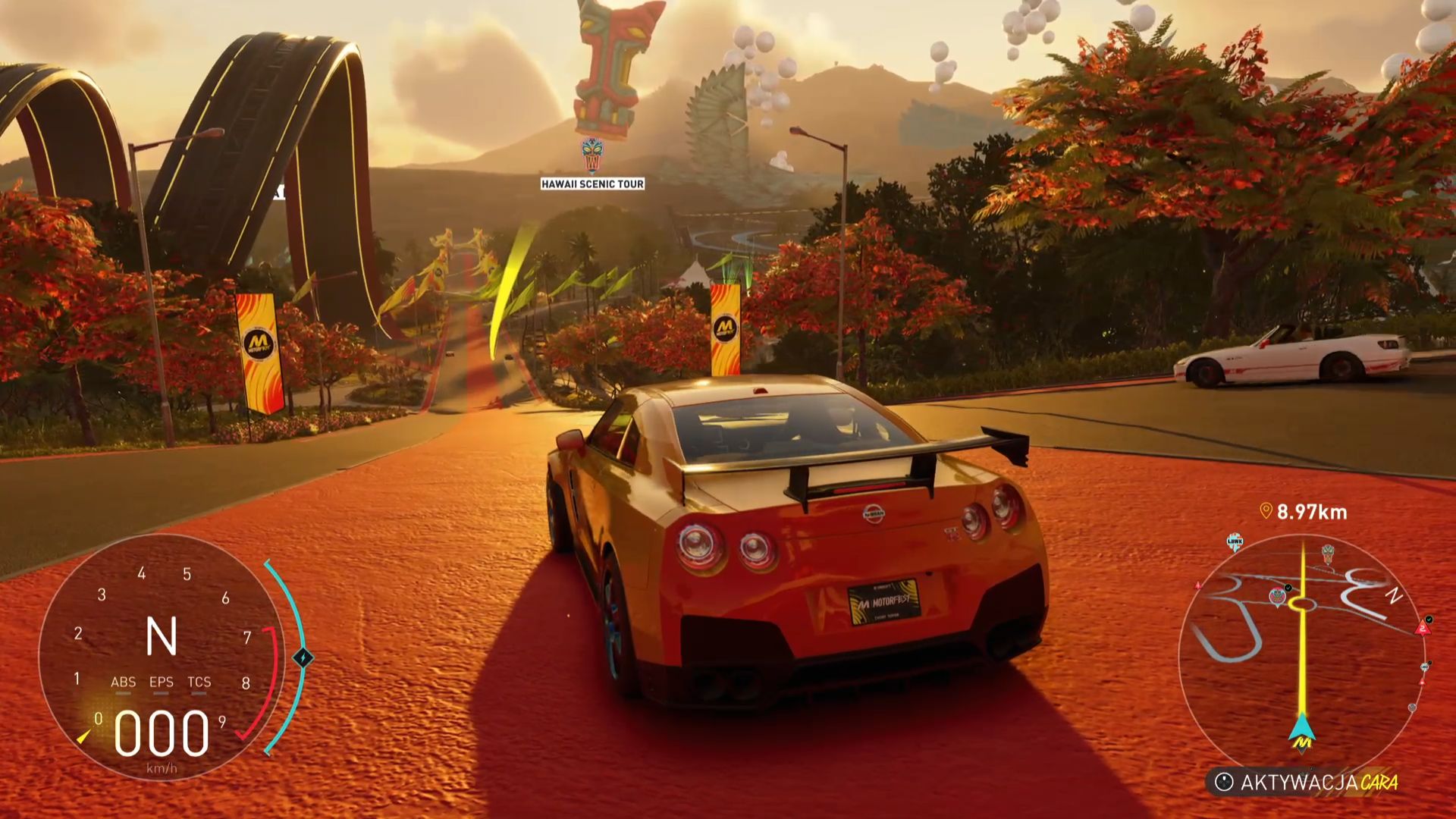Click the nitro lightning diamond on the speedometer

point(303,657)
